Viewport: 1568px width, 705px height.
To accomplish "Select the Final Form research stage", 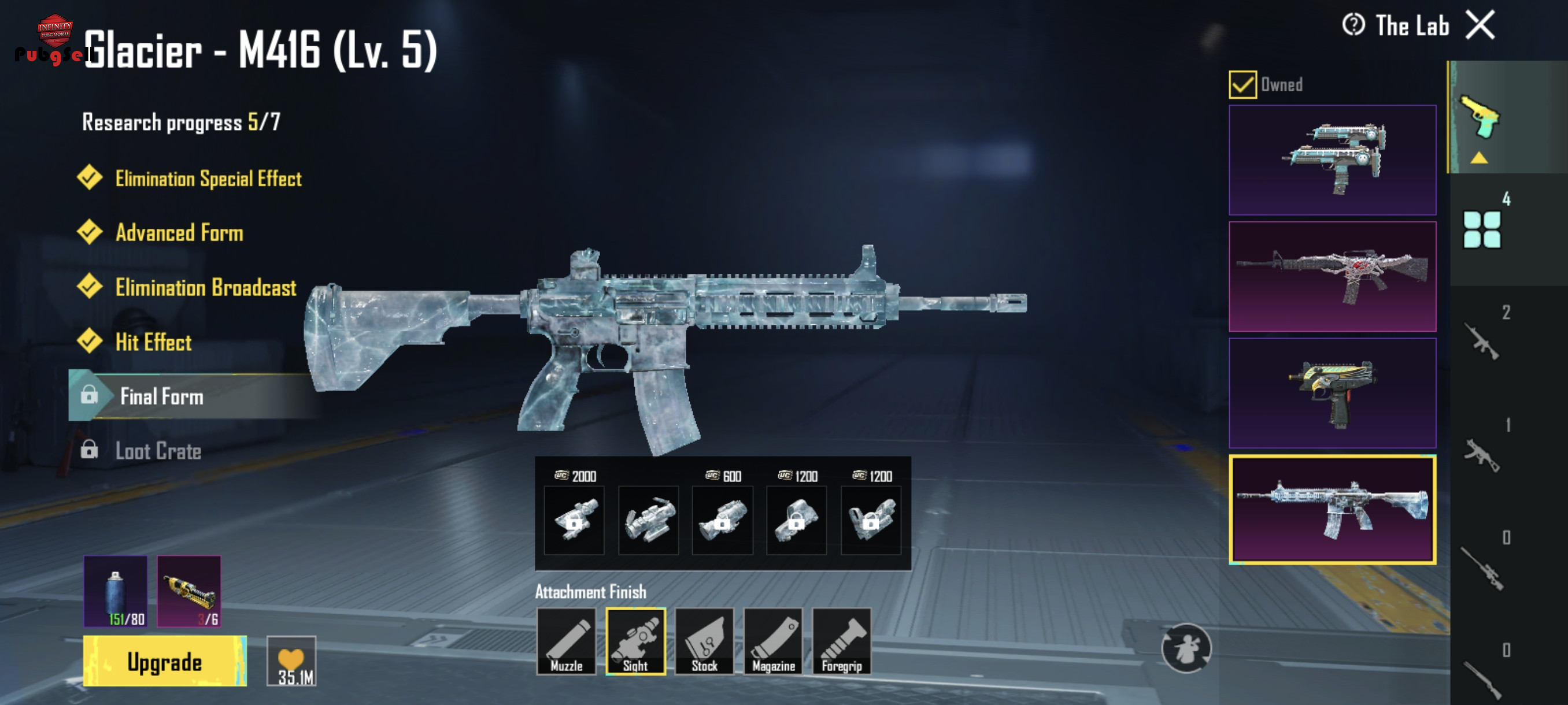I will click(x=162, y=396).
